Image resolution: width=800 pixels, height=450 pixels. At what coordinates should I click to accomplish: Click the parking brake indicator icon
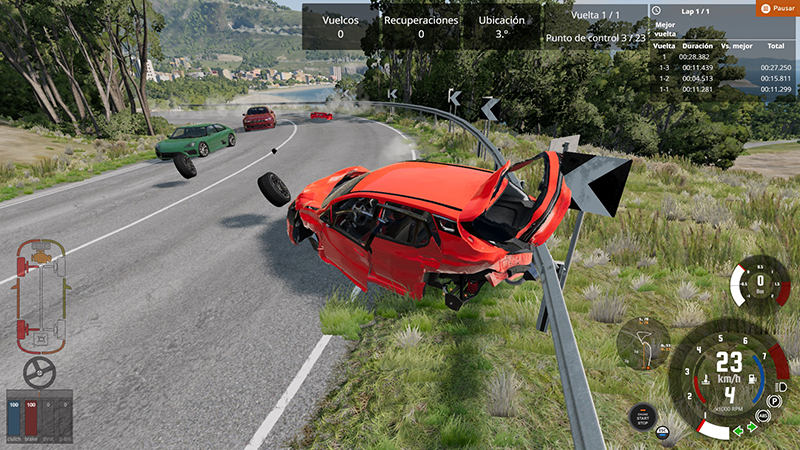(774, 400)
